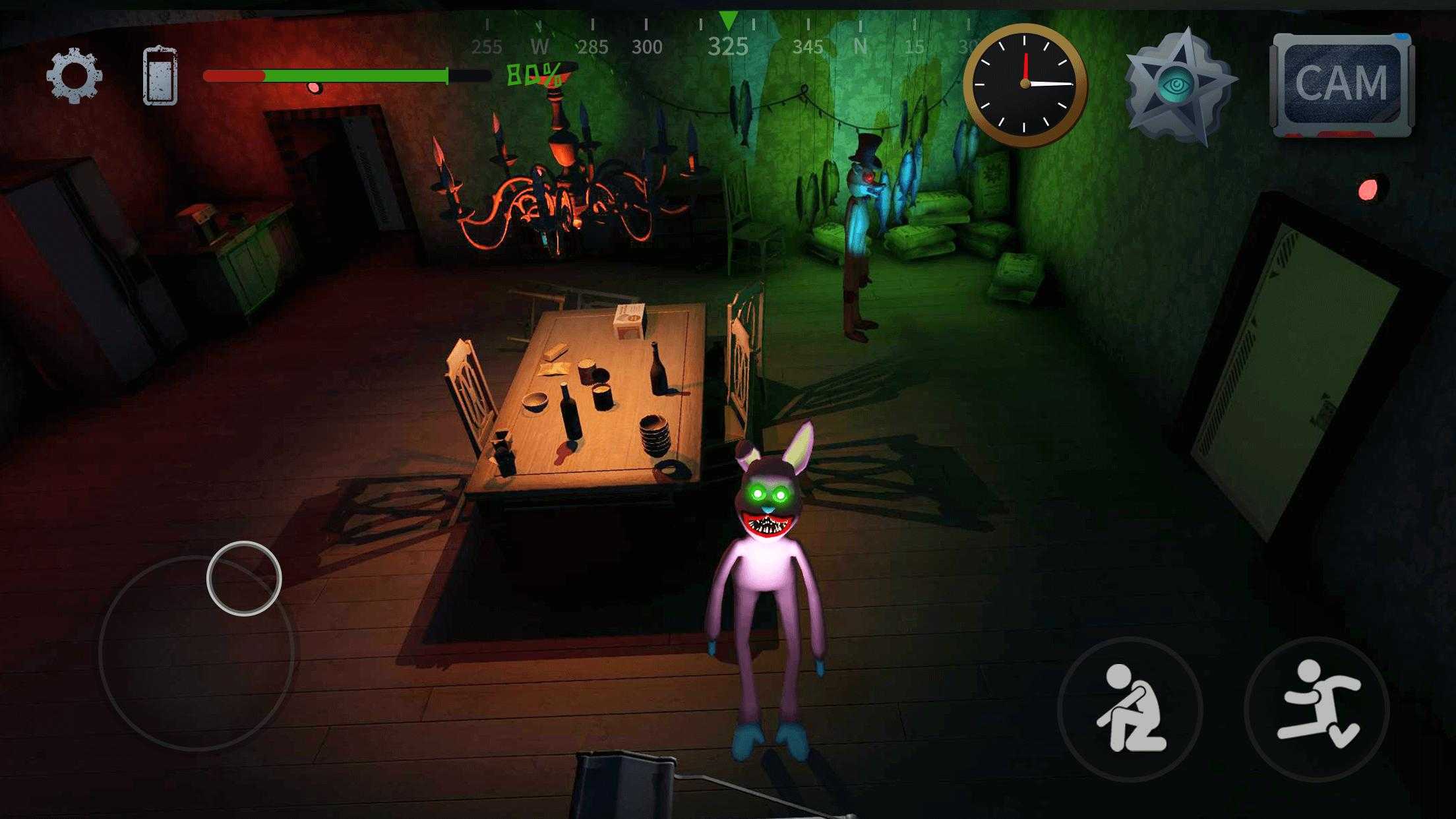
Task: Touch the virtual joystick thumb knob
Action: tap(244, 578)
